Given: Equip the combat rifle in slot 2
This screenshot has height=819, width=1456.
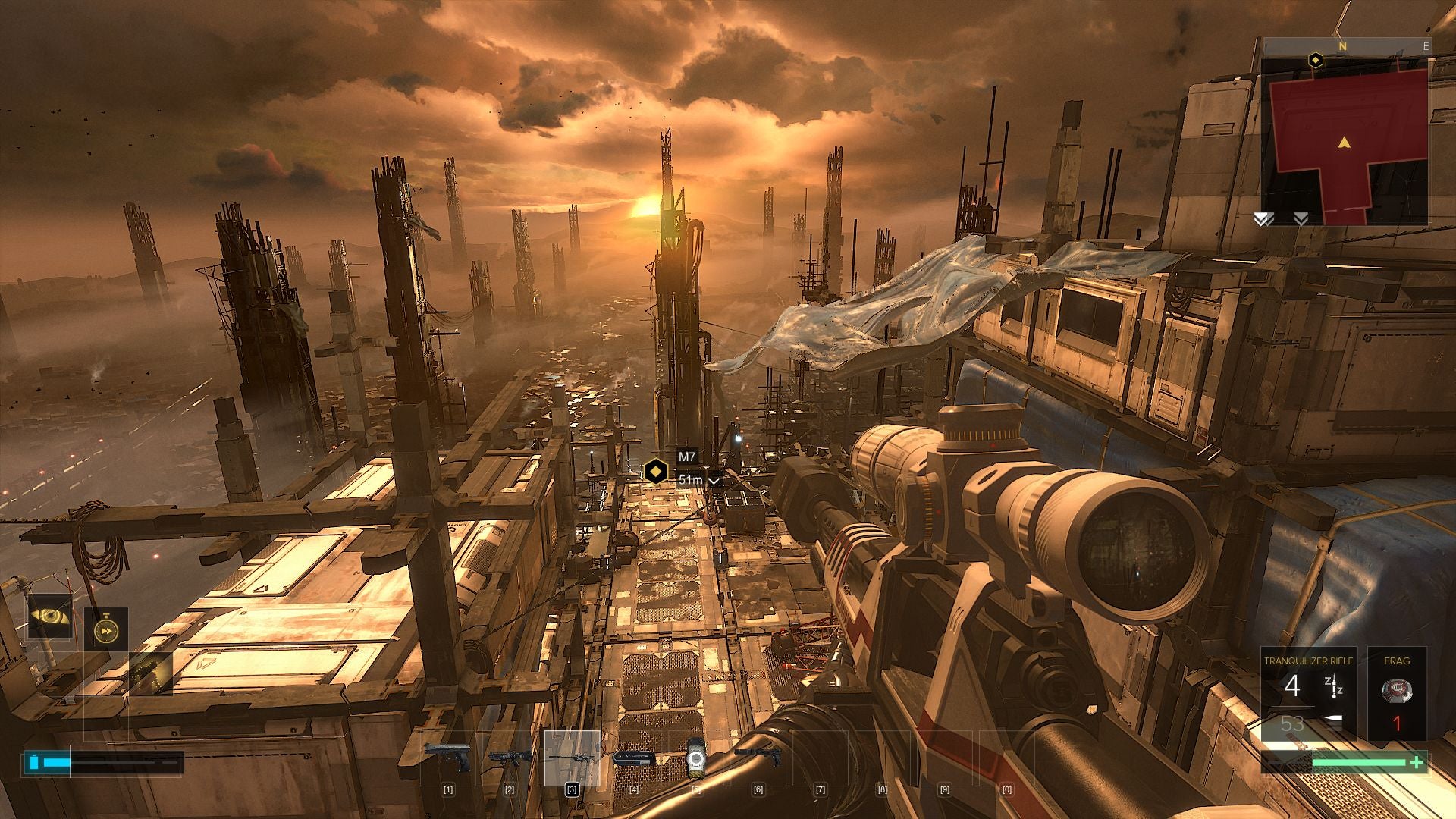Looking at the screenshot, I should tap(510, 757).
